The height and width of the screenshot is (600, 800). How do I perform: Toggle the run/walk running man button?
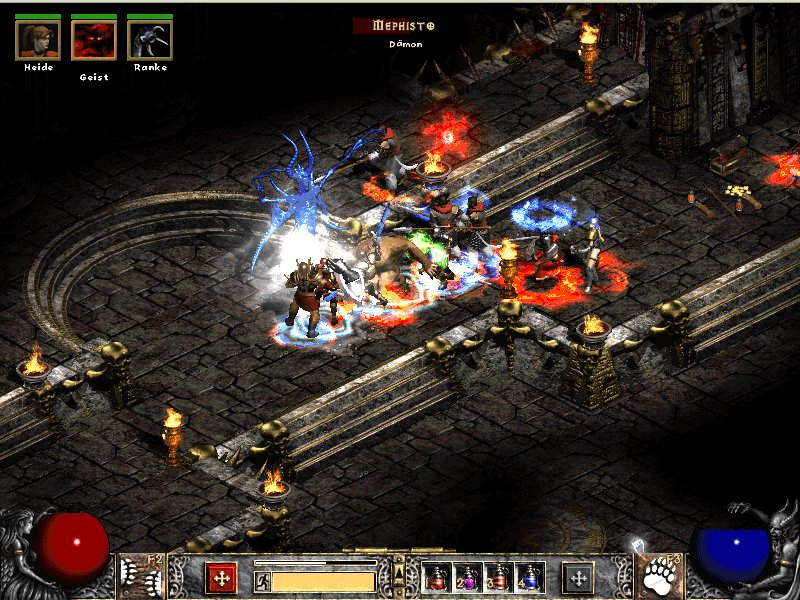pyautogui.click(x=263, y=580)
